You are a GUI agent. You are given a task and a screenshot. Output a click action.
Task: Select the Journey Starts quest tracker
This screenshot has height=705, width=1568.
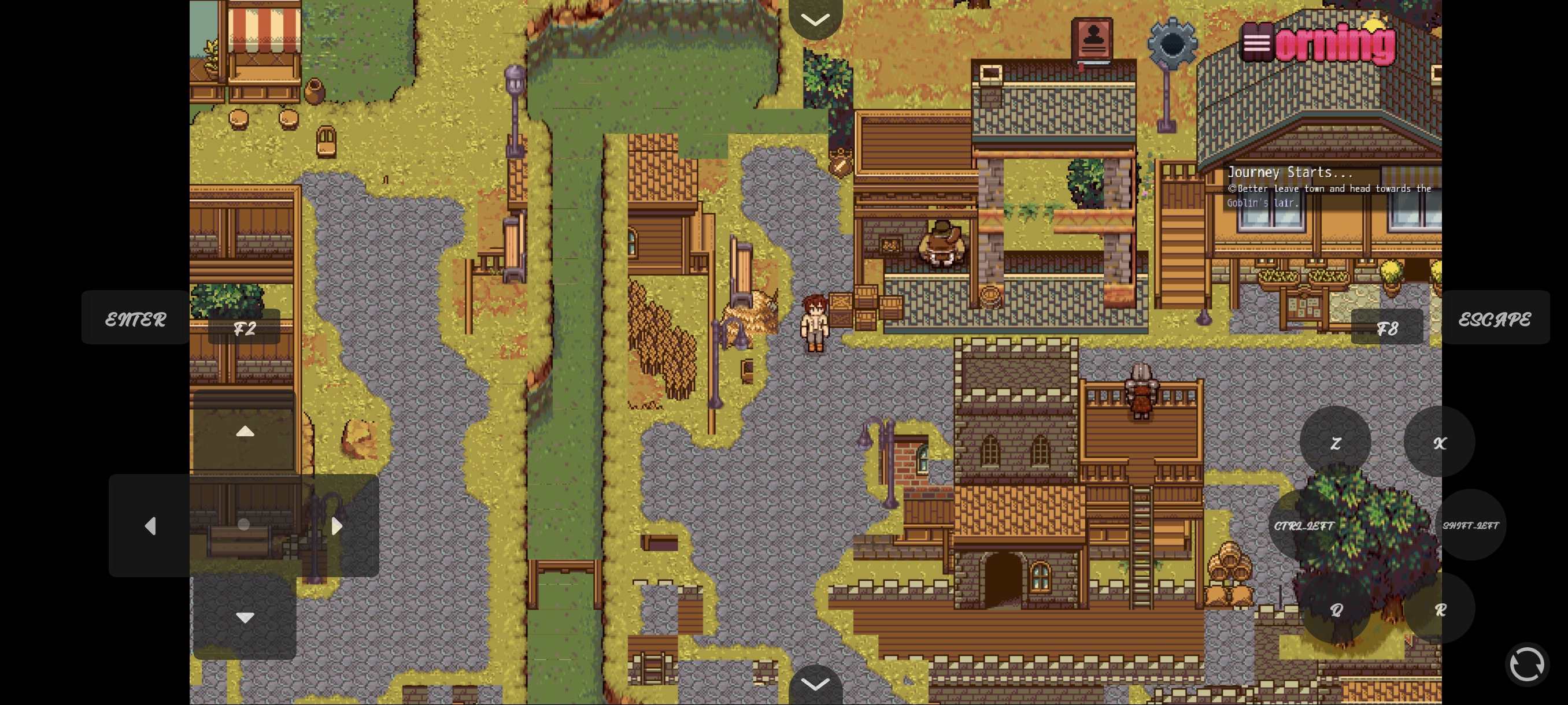pos(1329,187)
